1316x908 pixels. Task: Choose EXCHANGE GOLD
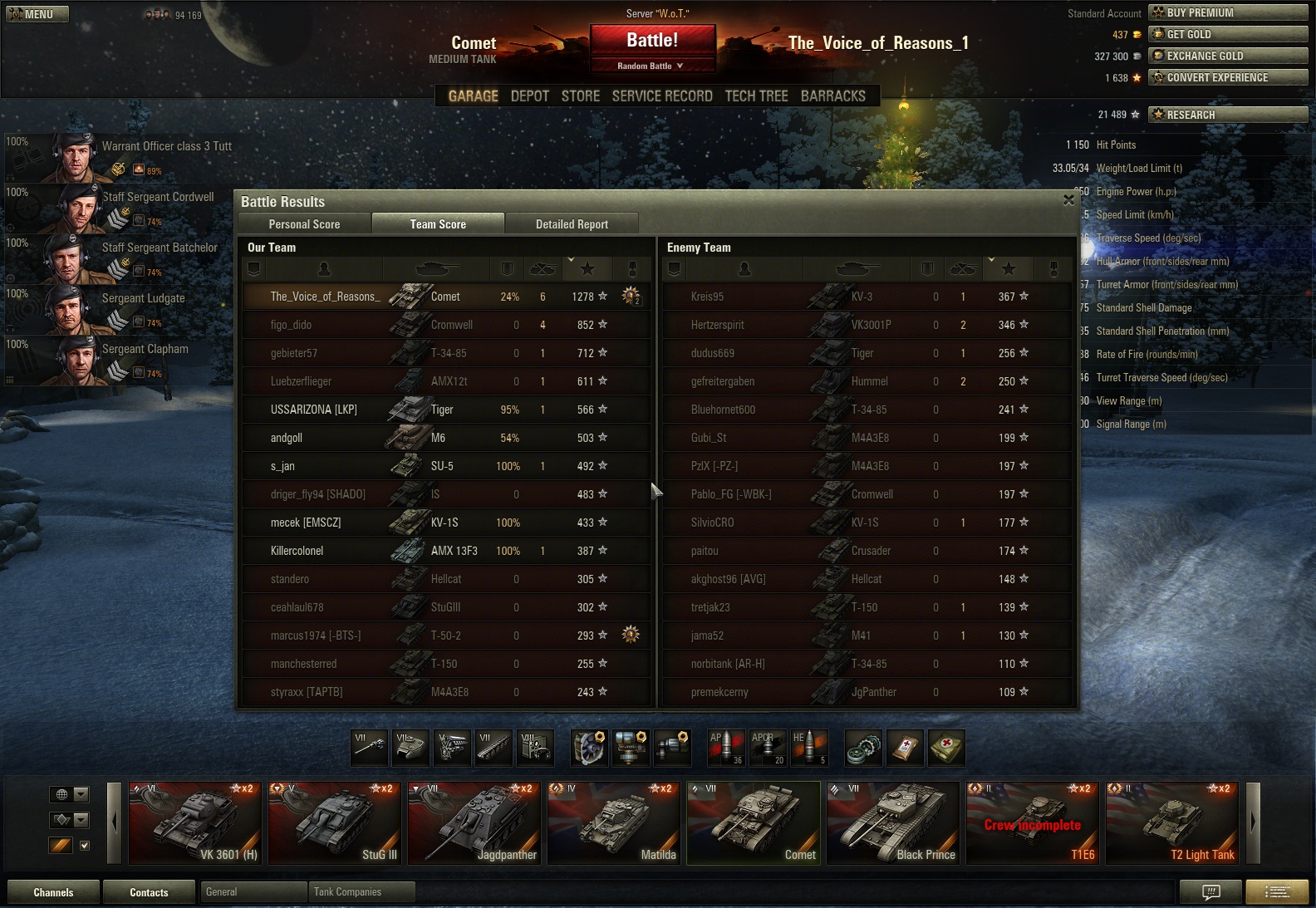(x=1227, y=56)
